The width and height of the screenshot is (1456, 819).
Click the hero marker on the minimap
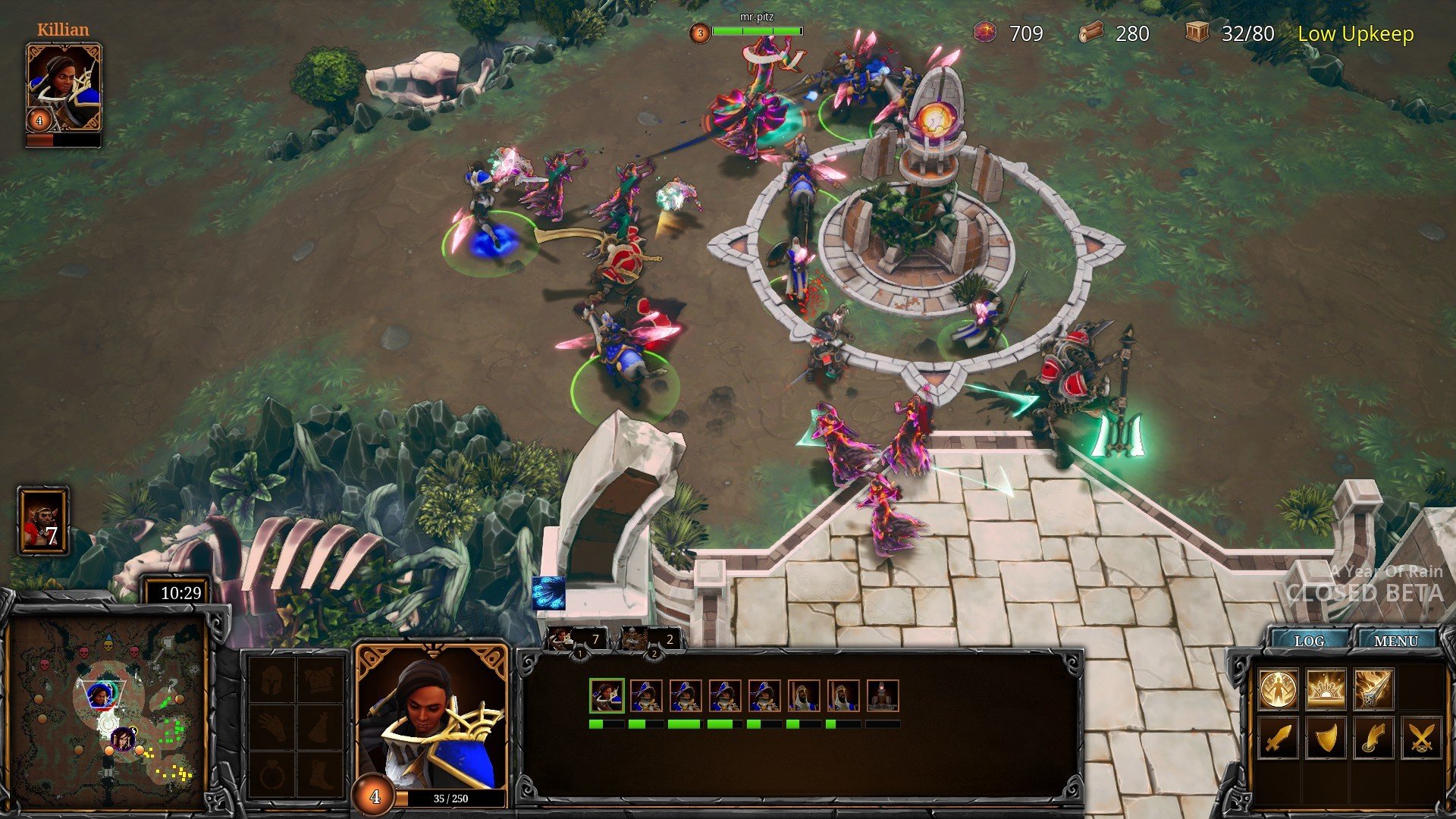pyautogui.click(x=100, y=694)
